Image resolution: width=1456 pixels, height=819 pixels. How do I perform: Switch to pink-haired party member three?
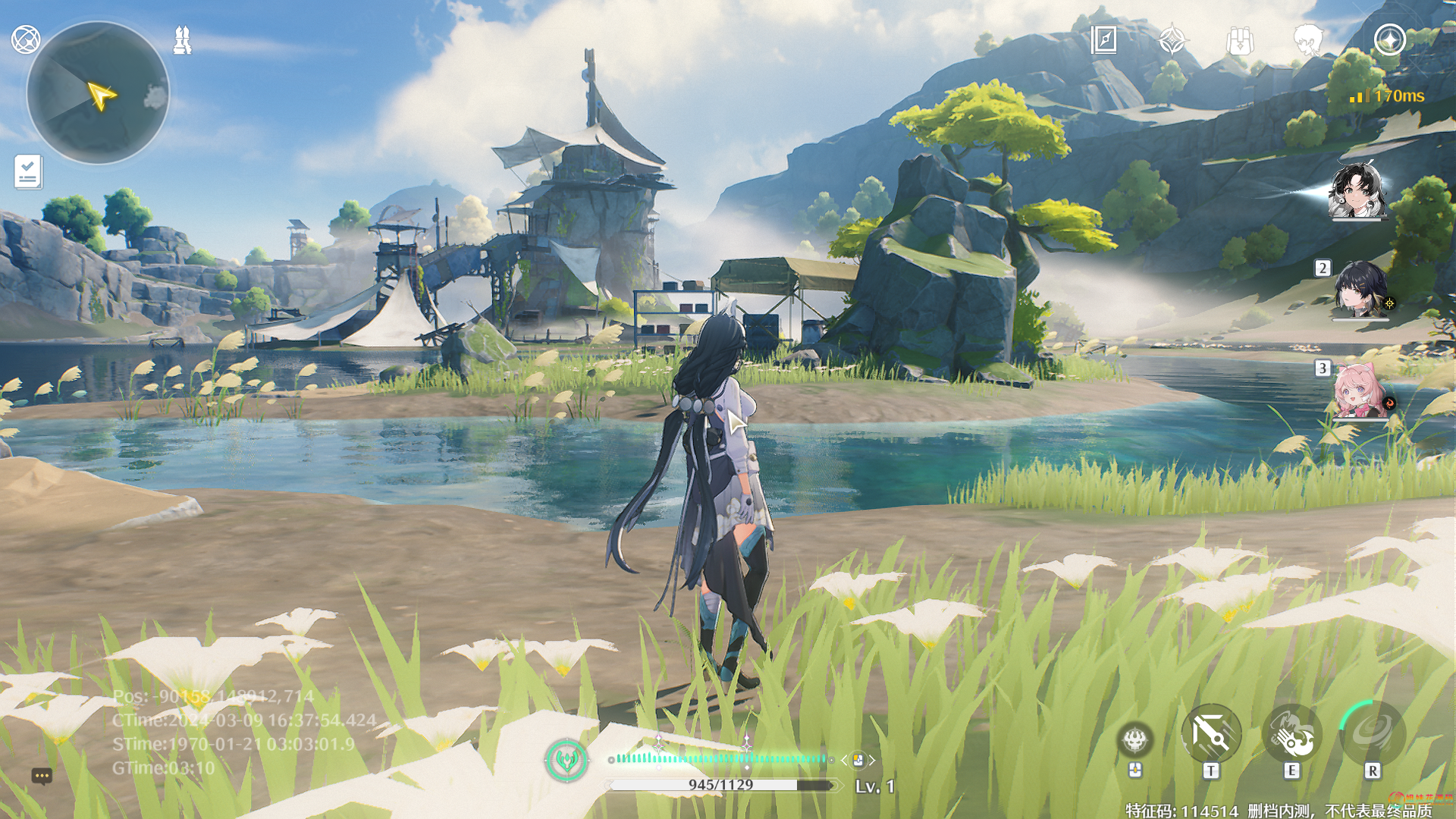click(x=1360, y=391)
